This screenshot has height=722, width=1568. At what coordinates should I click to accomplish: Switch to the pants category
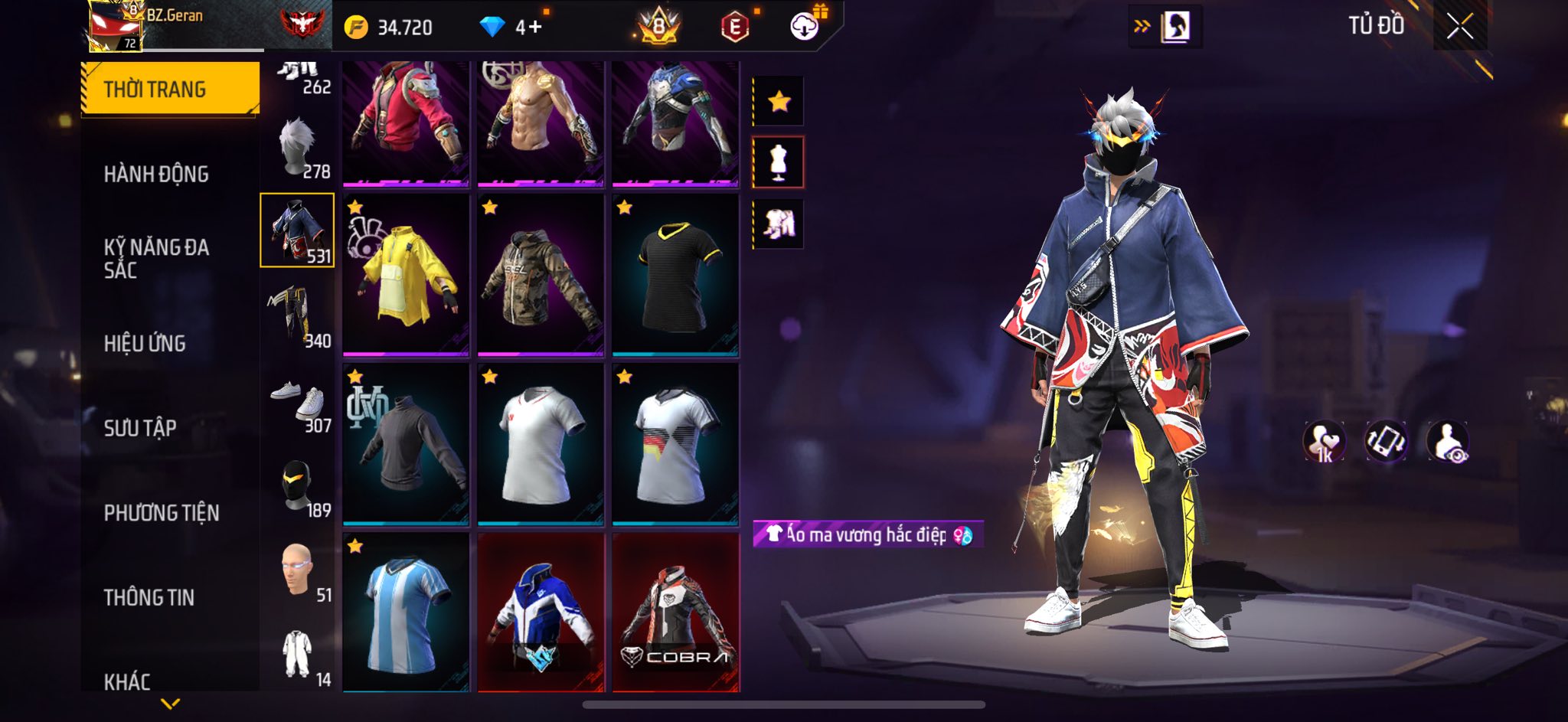299,315
